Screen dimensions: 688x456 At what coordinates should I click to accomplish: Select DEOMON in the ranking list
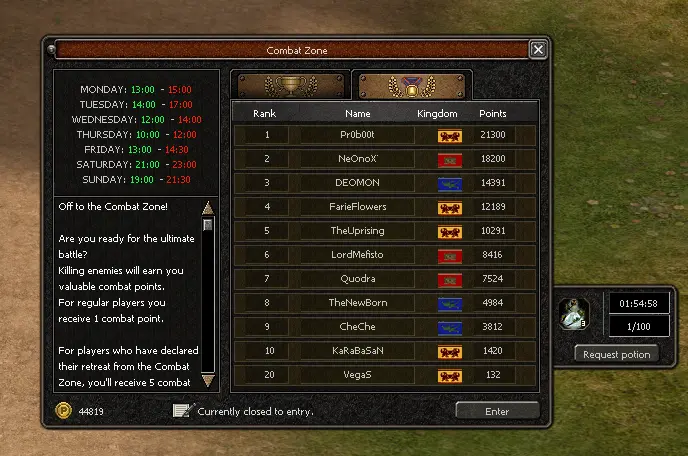[x=358, y=183]
